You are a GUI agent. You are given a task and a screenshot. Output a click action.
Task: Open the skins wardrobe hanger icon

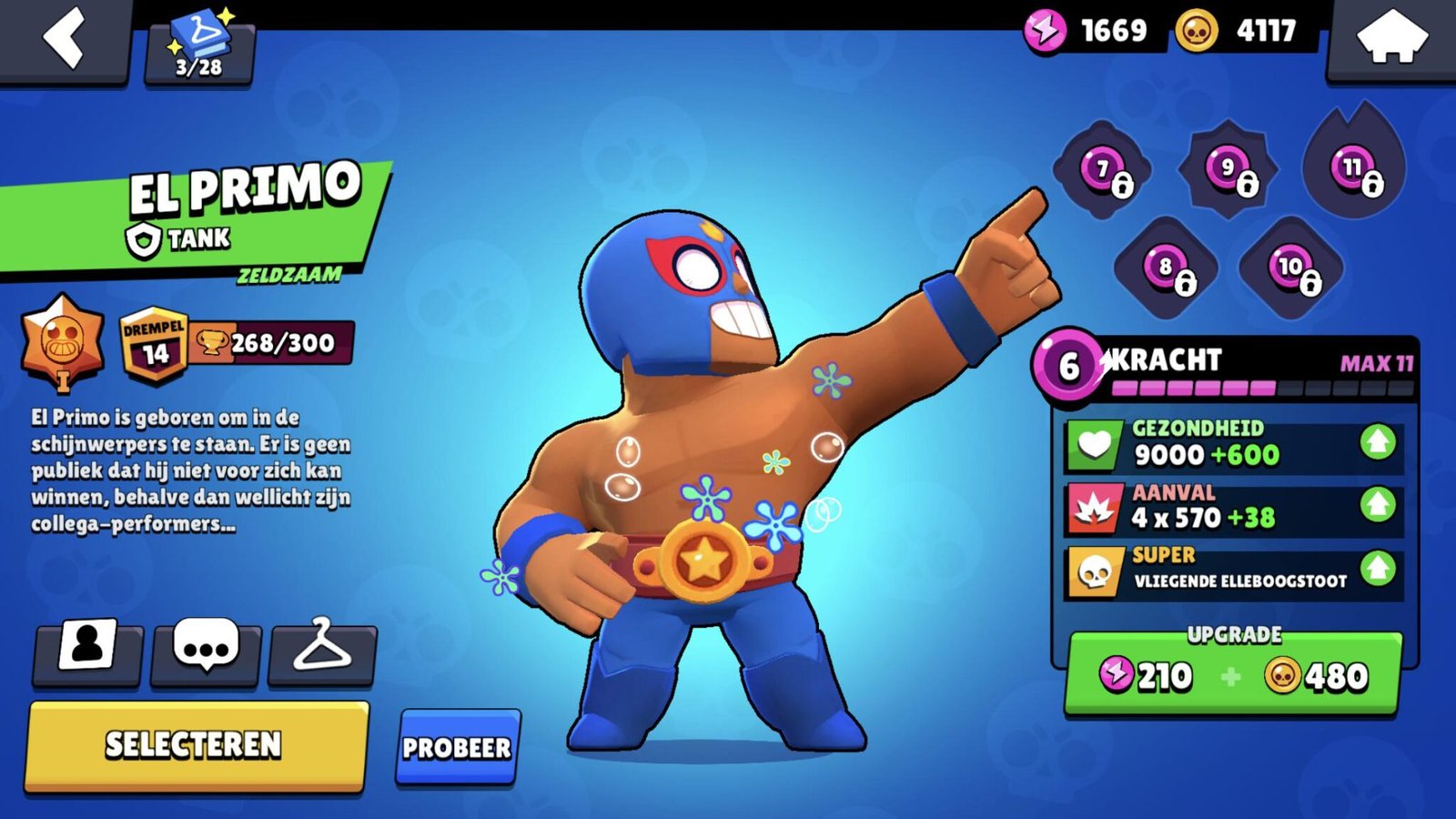326,652
